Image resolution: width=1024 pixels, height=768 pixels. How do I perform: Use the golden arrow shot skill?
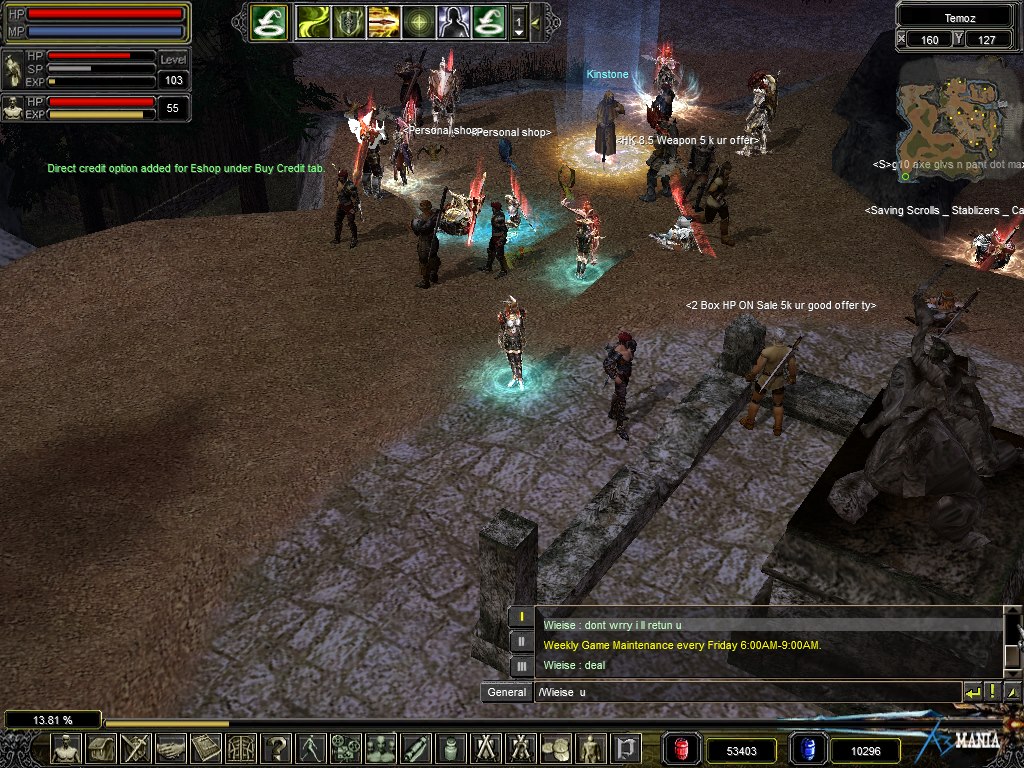pos(383,21)
